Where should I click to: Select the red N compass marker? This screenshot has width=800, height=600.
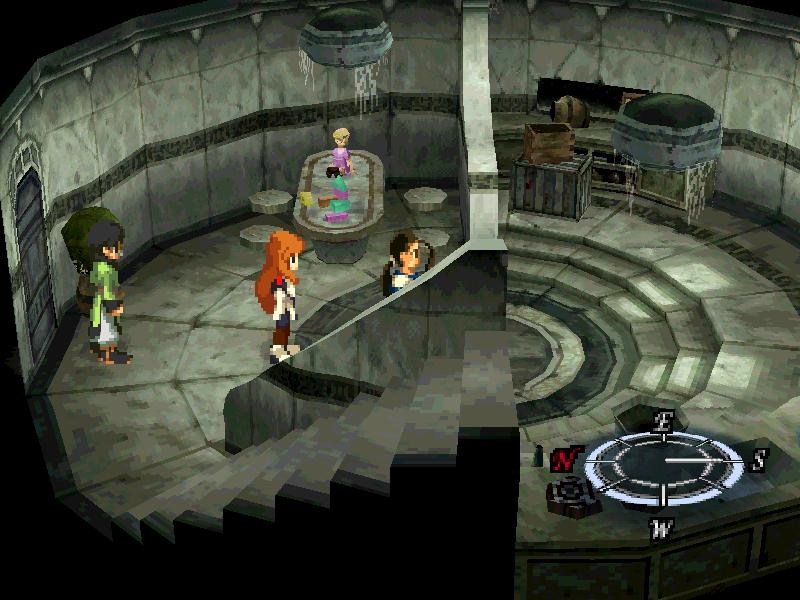click(x=566, y=460)
